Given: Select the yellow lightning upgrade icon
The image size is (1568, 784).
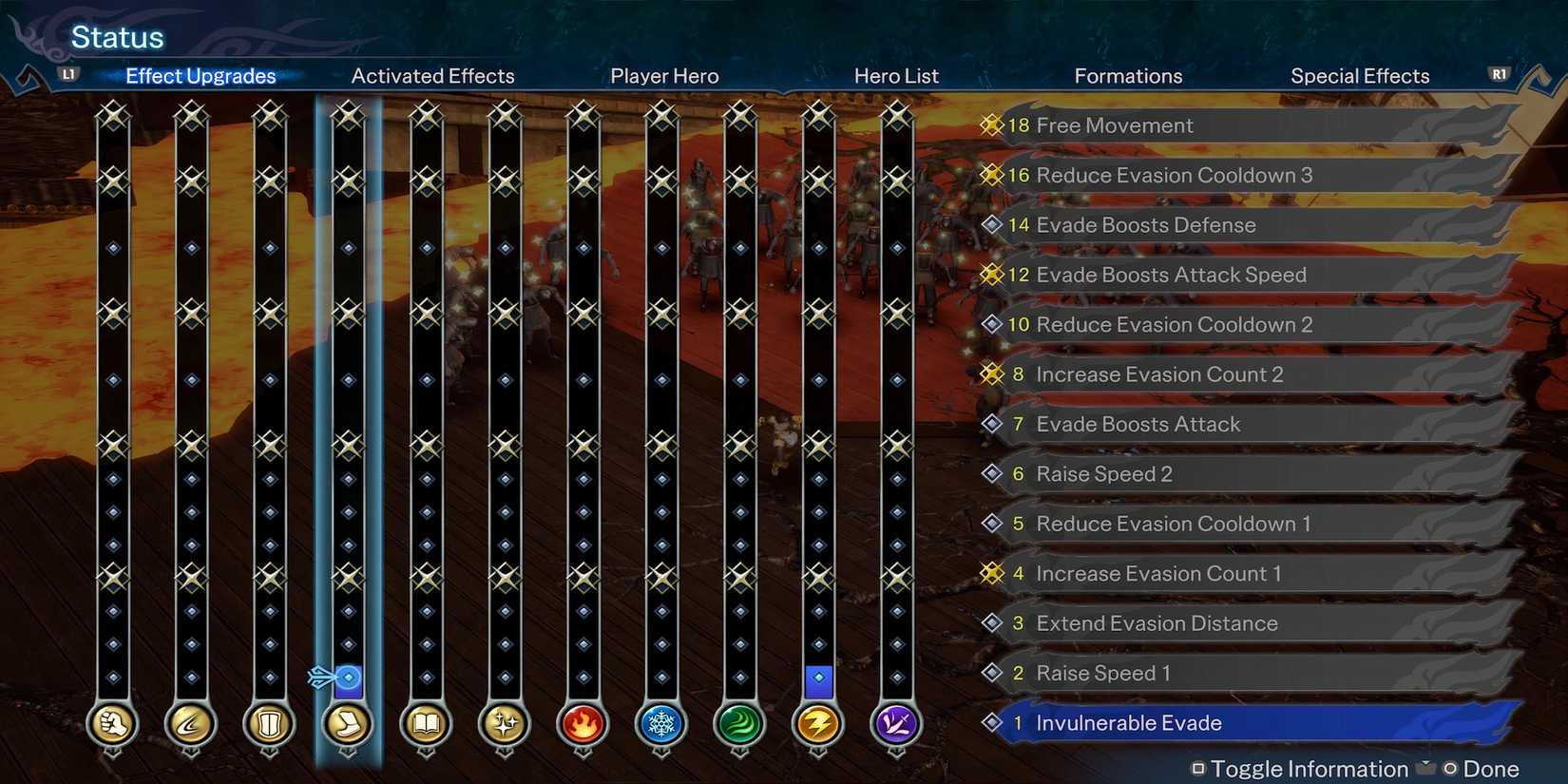Looking at the screenshot, I should (x=818, y=724).
